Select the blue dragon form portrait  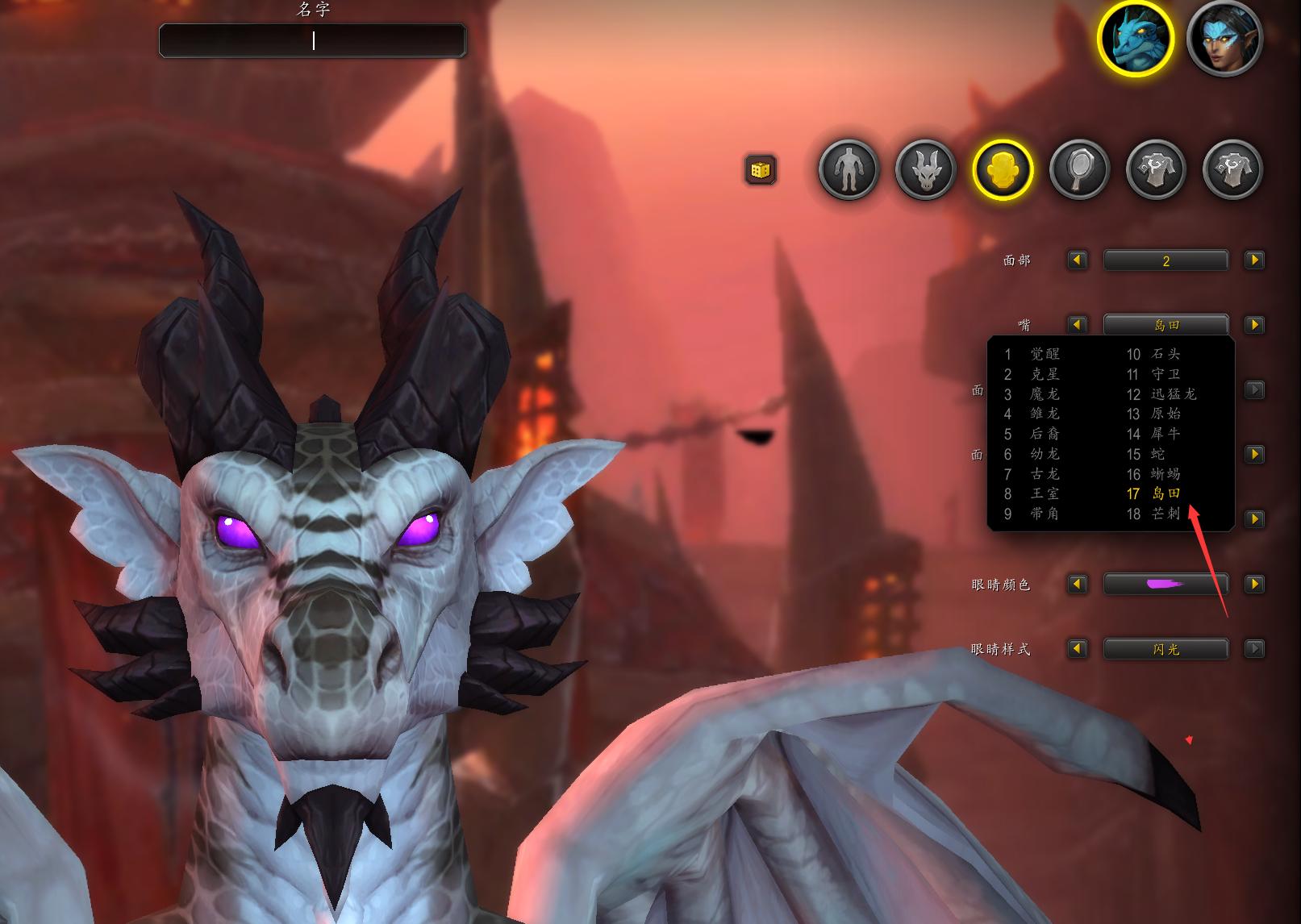click(x=1136, y=38)
